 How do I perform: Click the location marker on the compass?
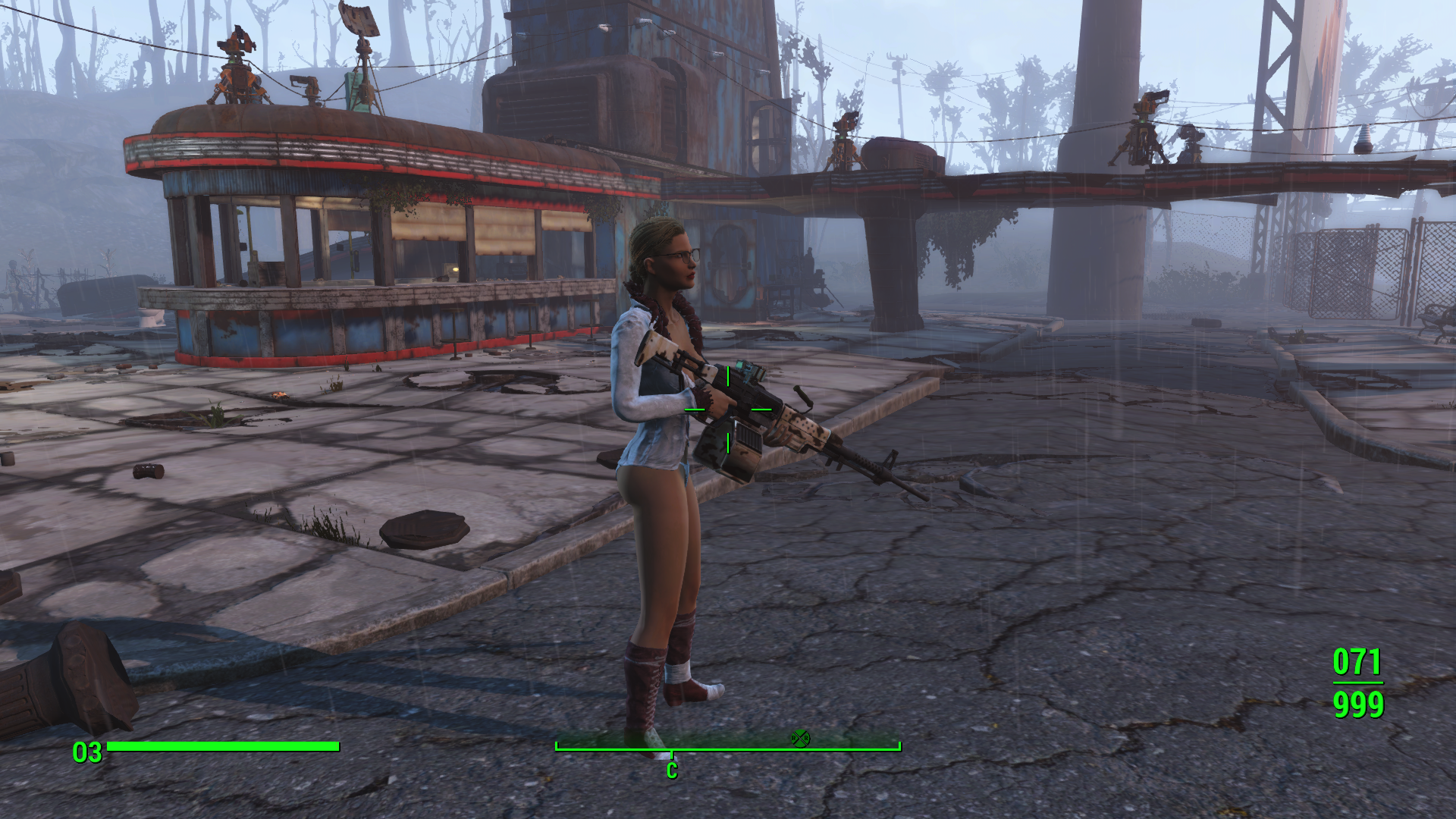tap(800, 737)
